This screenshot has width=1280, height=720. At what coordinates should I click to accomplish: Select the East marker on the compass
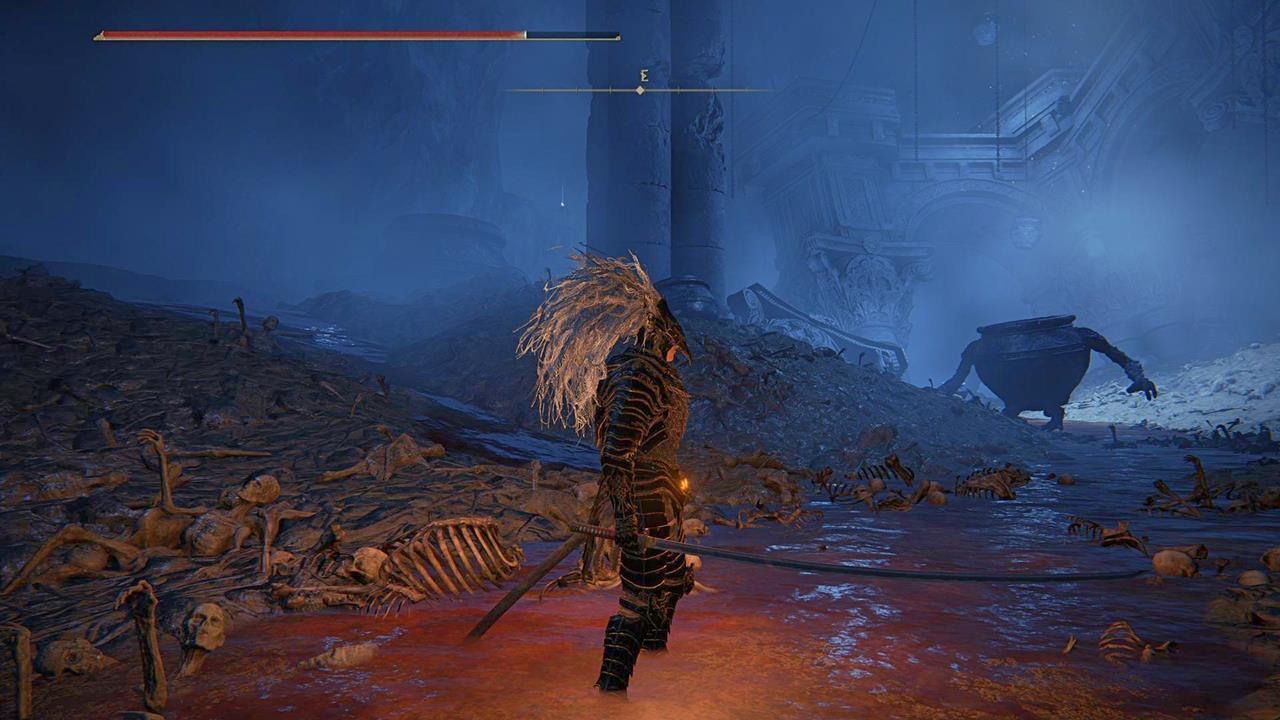[638, 74]
